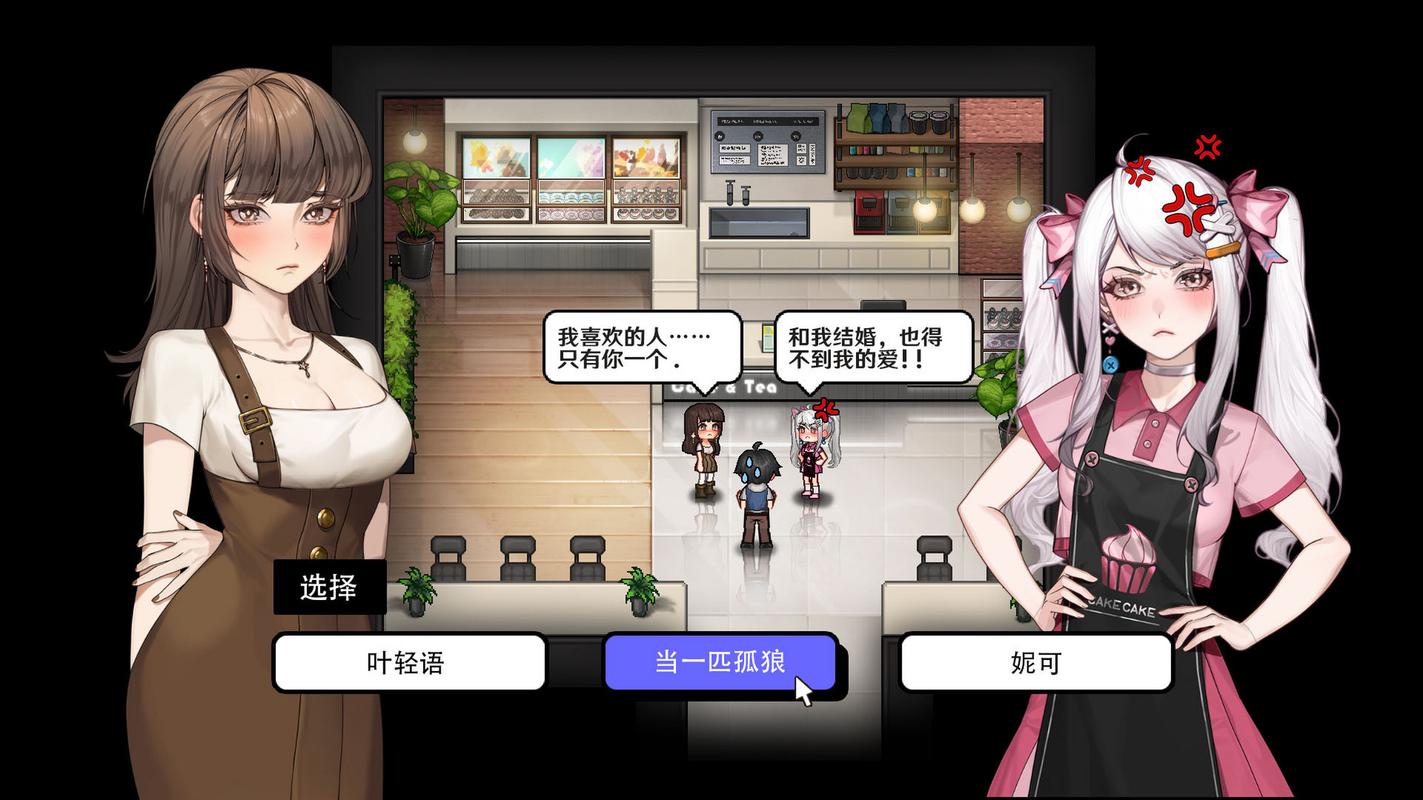
Task: Click the 选择 prompt label
Action: point(330,587)
